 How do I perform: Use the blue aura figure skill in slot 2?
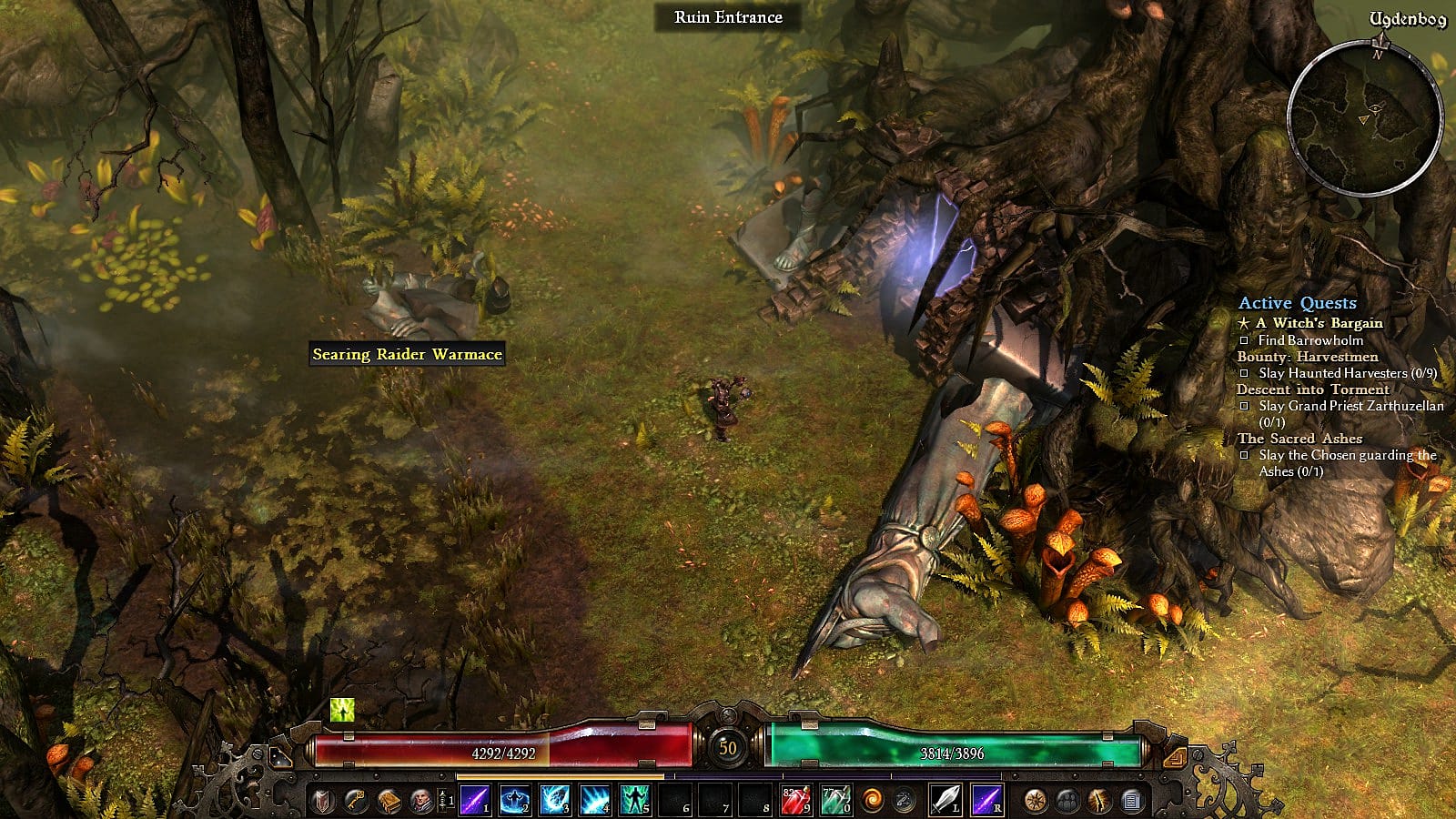515,801
